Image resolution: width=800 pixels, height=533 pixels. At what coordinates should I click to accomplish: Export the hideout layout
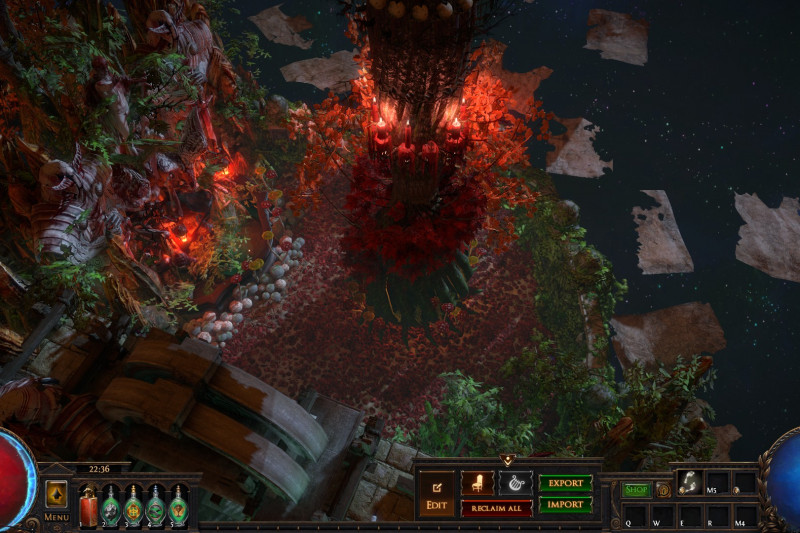click(565, 483)
